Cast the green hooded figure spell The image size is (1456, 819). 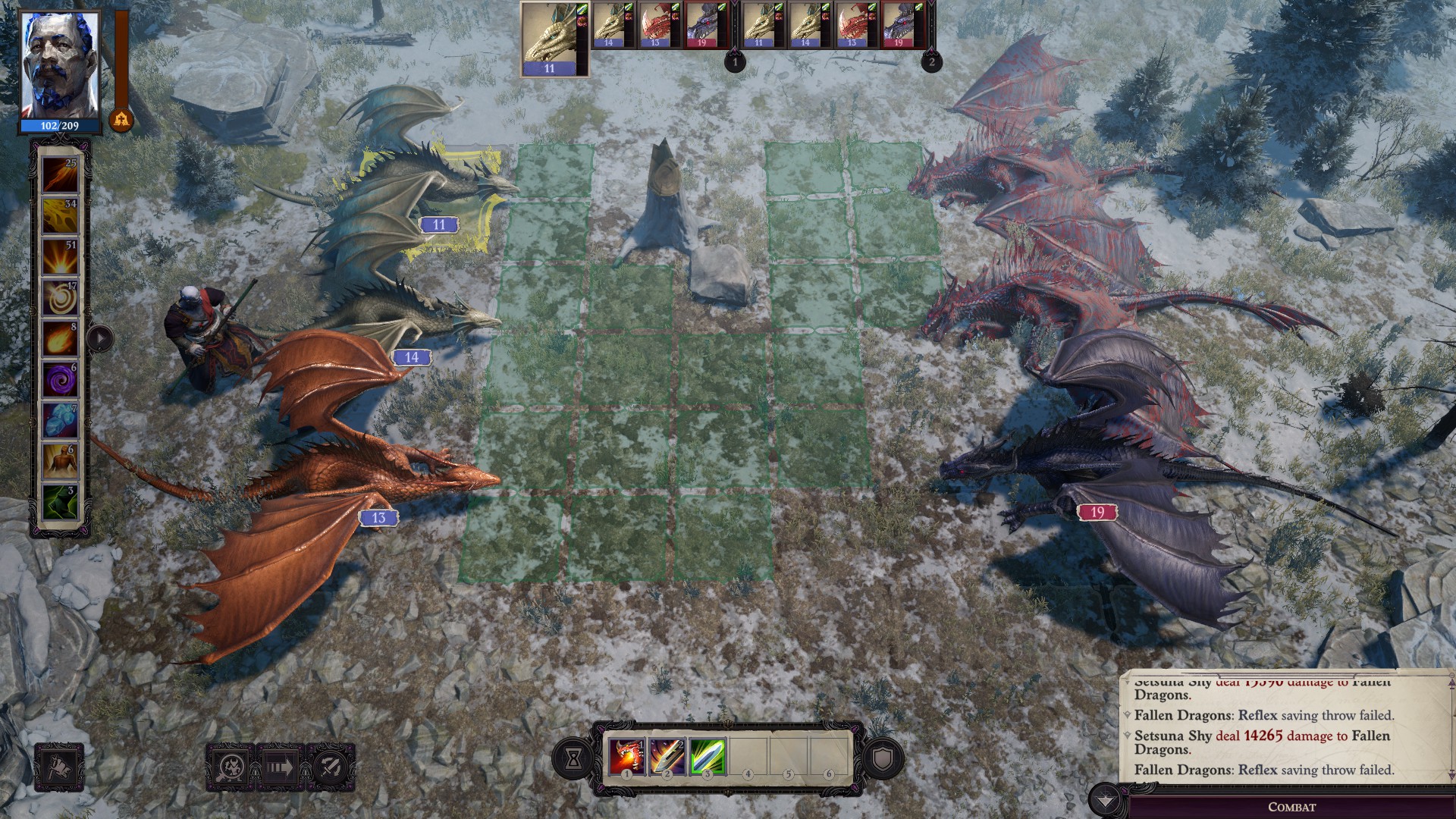(x=60, y=503)
